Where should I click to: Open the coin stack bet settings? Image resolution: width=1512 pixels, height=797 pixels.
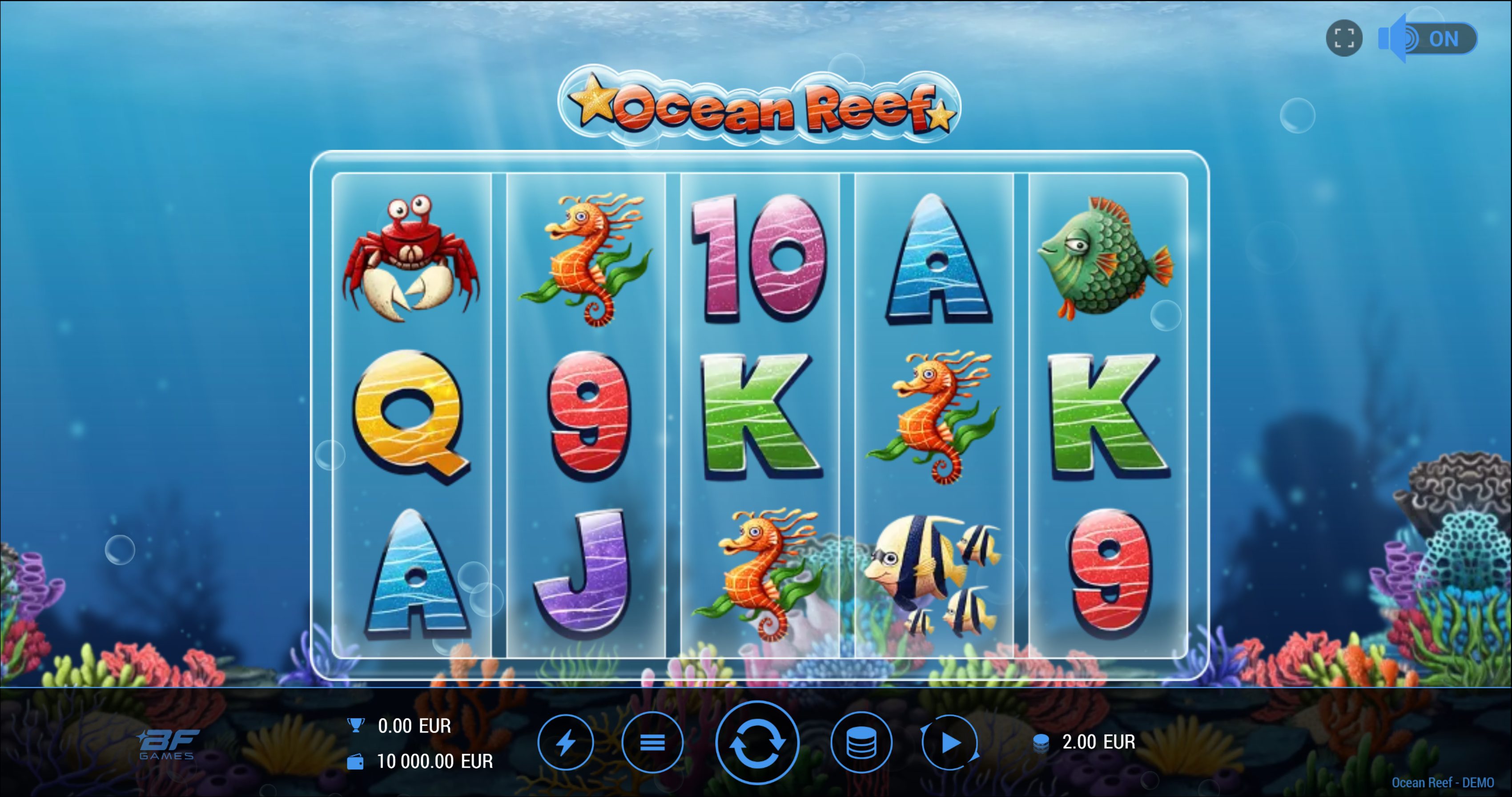click(861, 742)
